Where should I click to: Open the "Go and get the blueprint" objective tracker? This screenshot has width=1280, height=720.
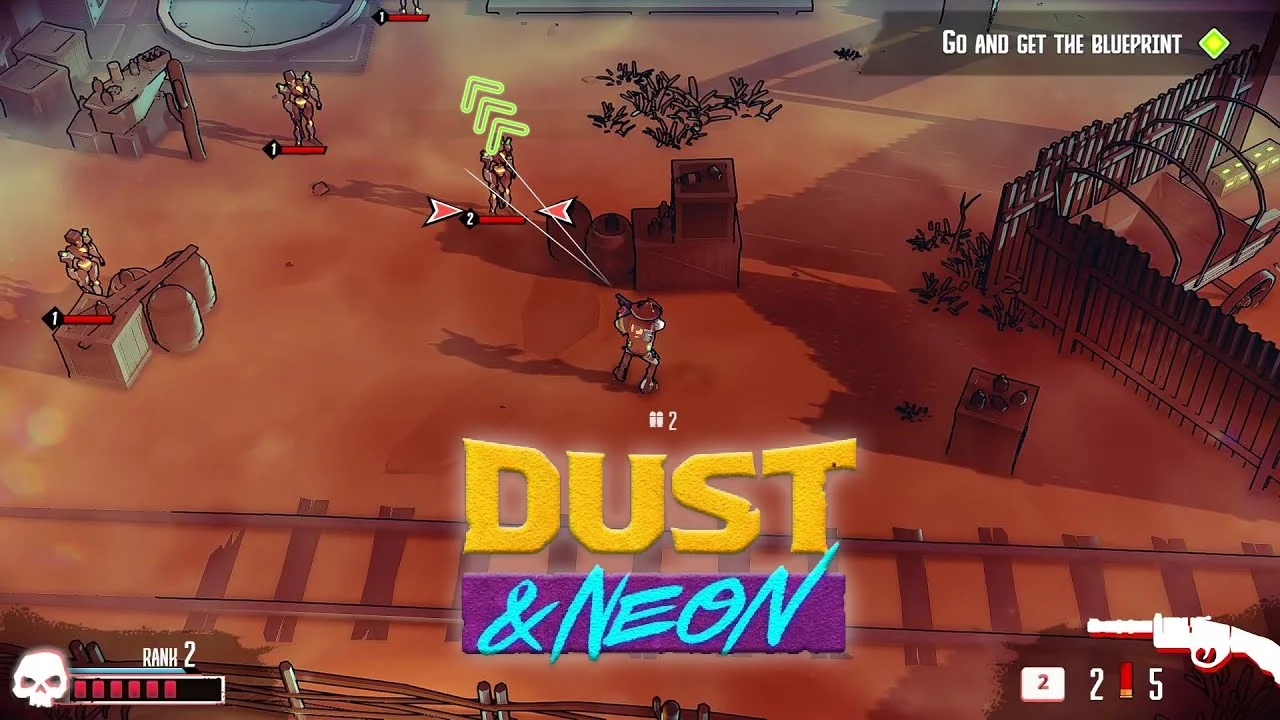(1062, 44)
